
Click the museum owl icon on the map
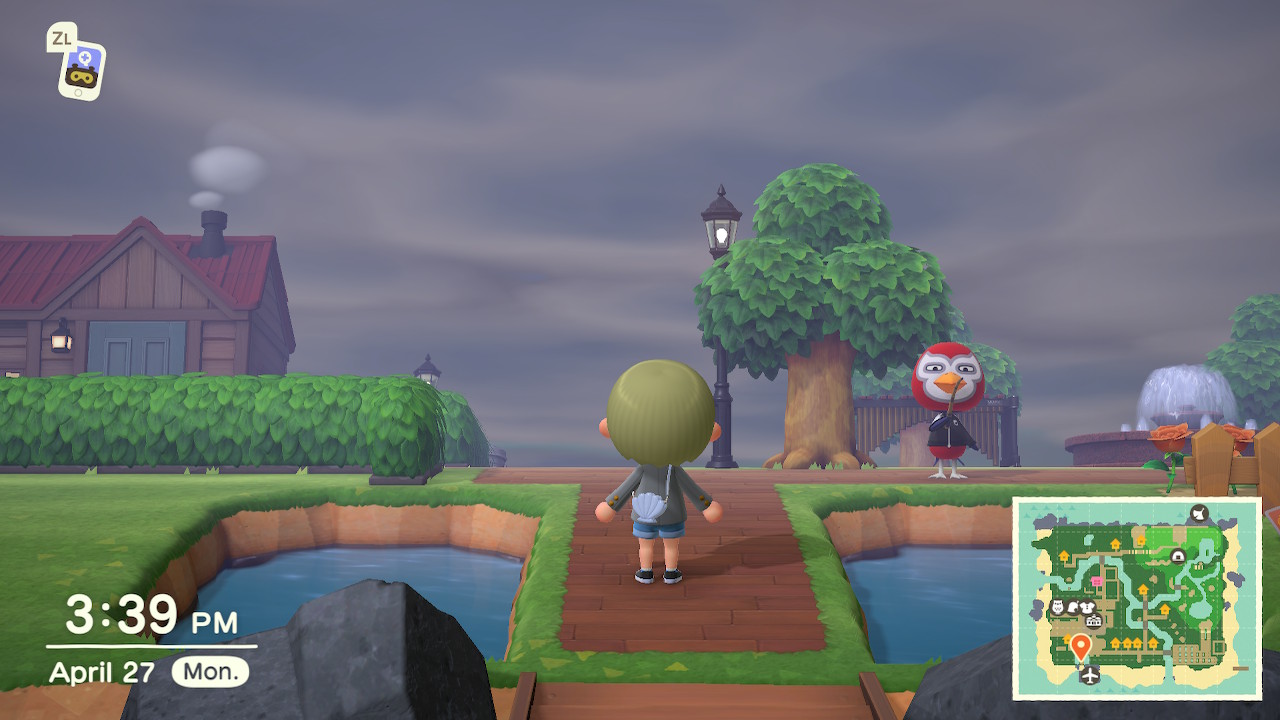1057,604
